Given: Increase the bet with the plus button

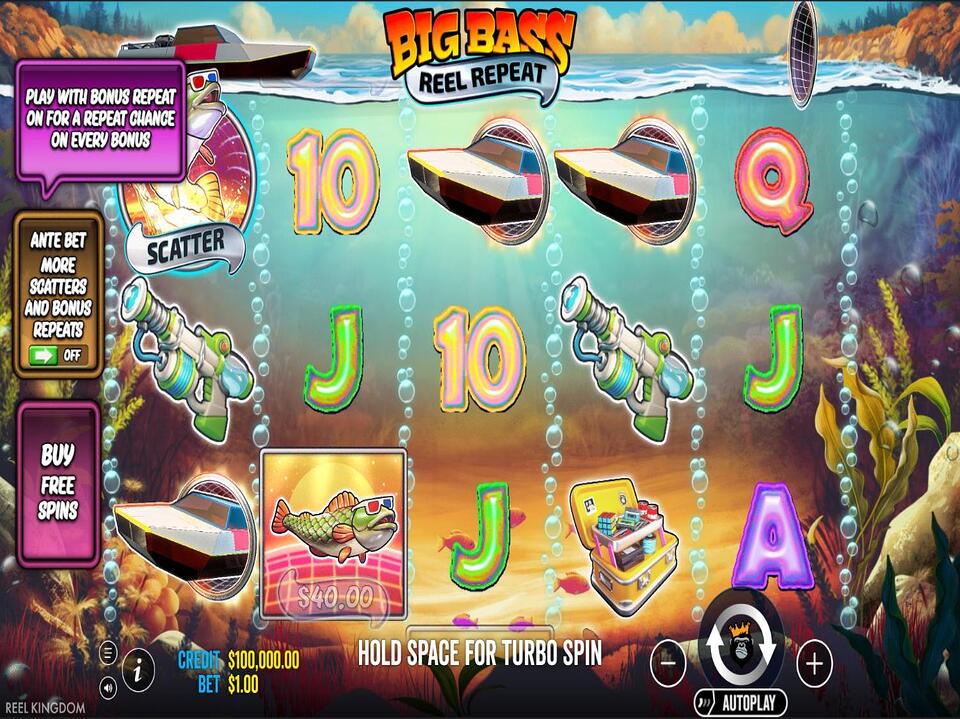Looking at the screenshot, I should pos(815,662).
